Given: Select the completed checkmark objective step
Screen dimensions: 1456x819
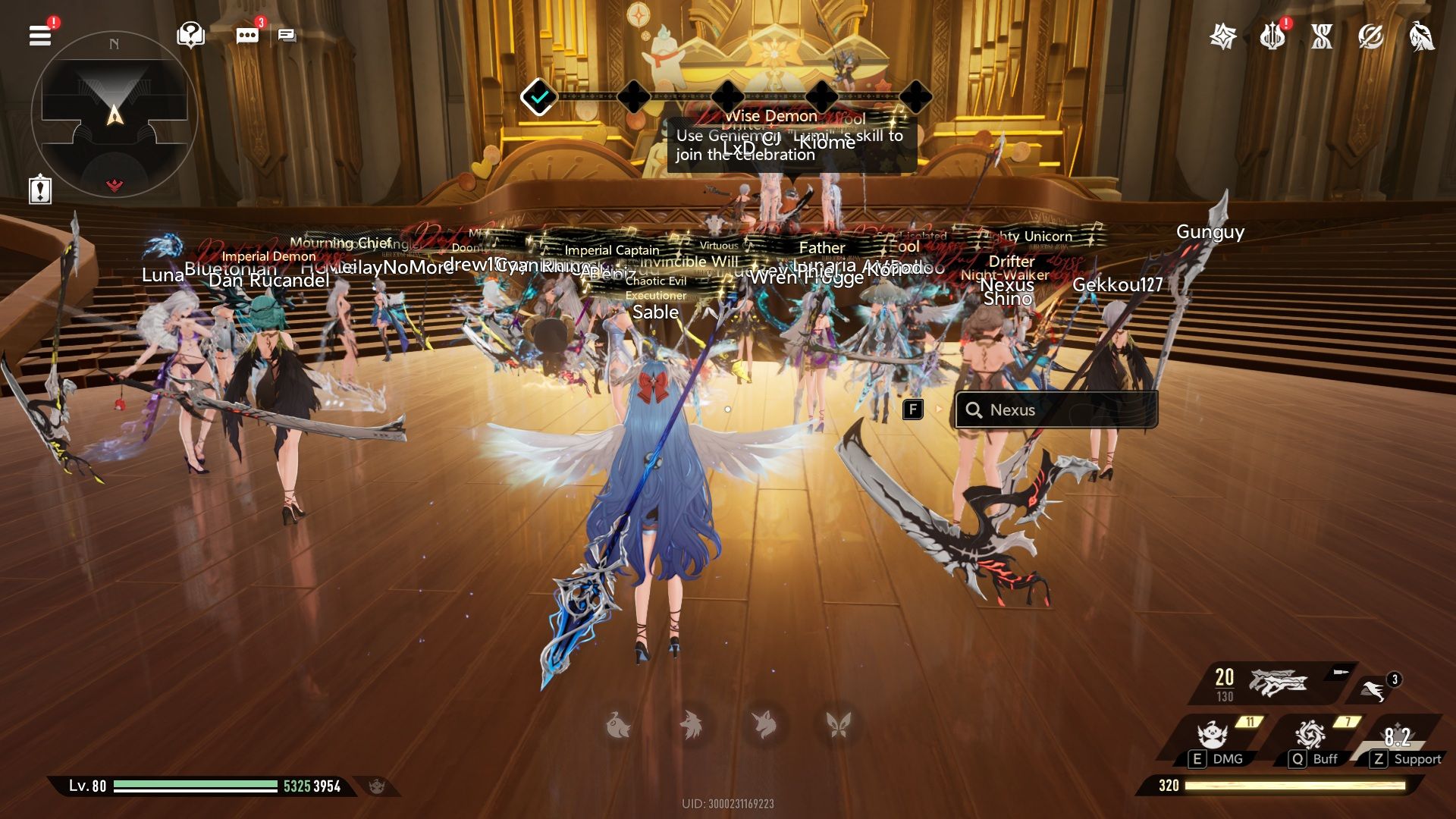Looking at the screenshot, I should tap(539, 97).
